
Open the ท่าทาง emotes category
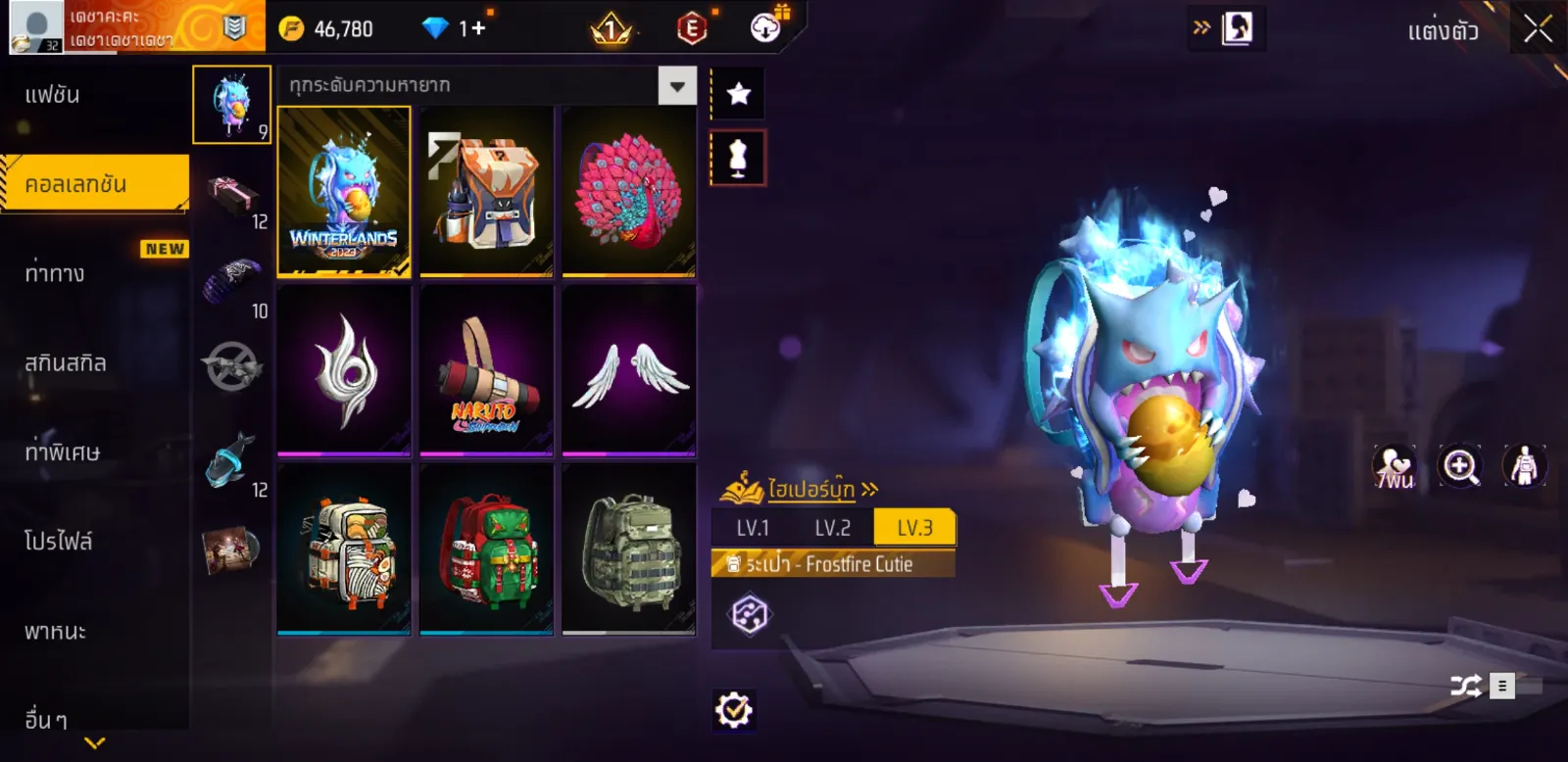pos(55,273)
